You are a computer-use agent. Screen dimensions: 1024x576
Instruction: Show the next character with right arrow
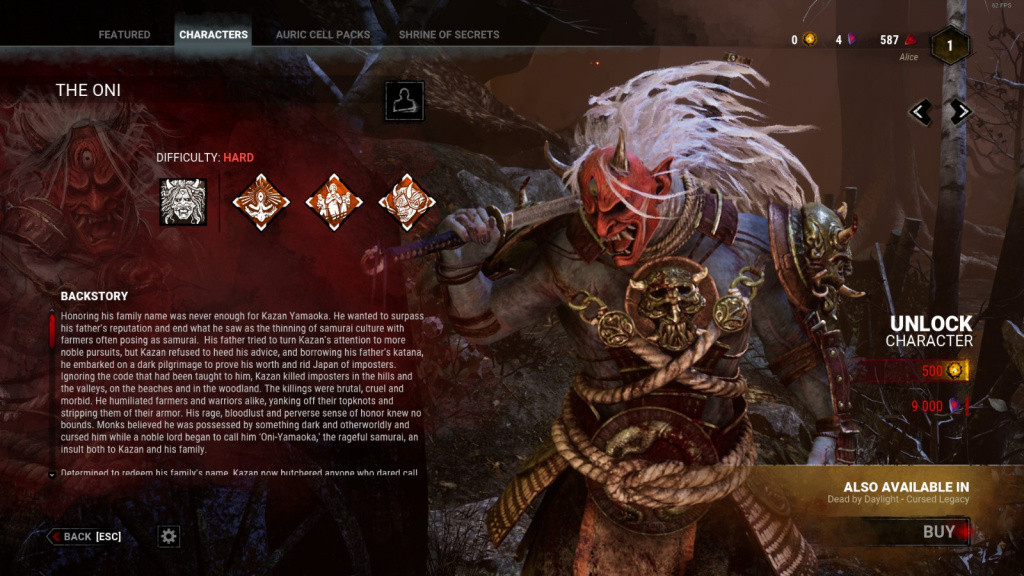[961, 112]
